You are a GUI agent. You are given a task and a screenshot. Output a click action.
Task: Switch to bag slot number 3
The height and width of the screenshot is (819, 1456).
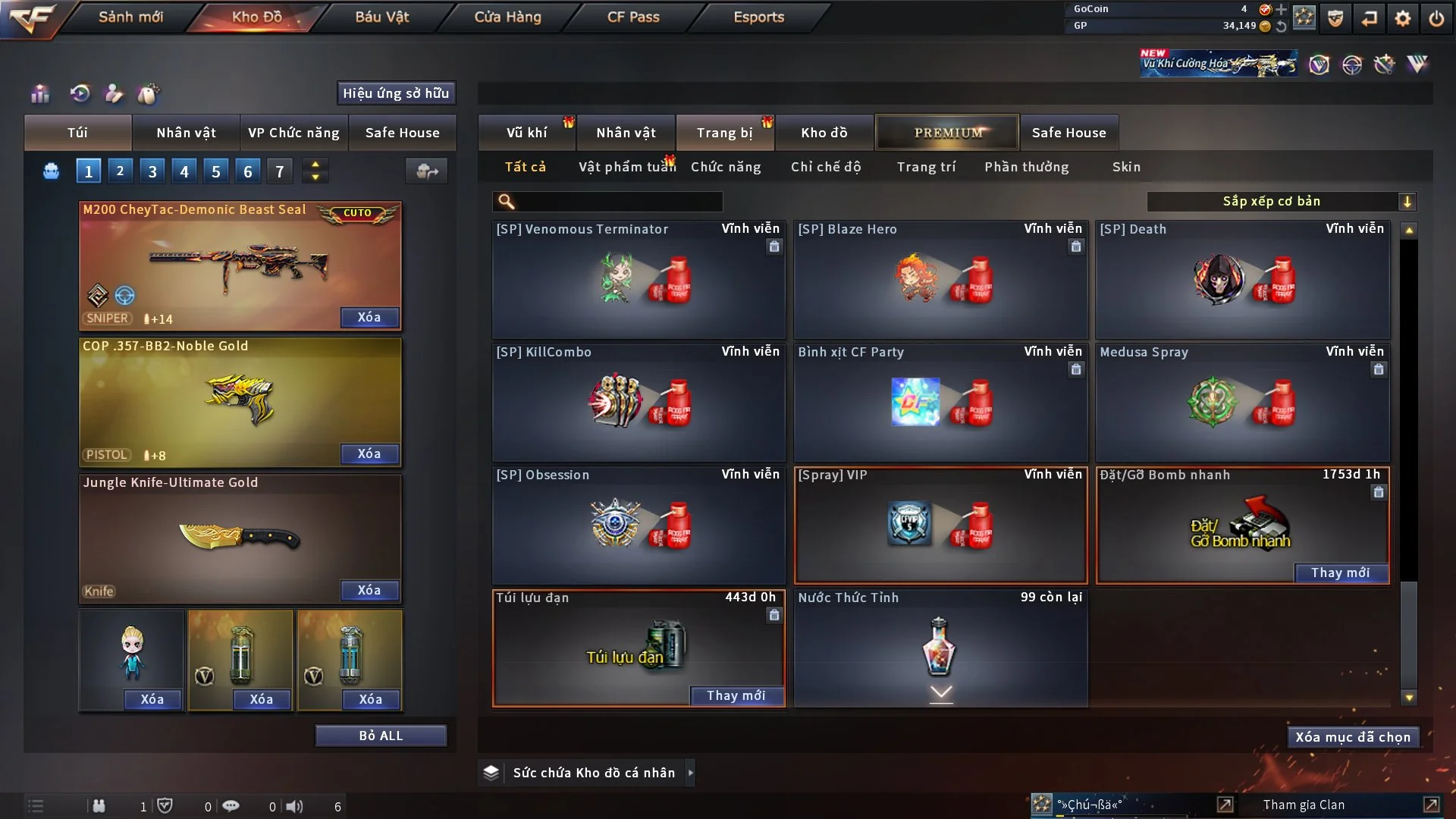coord(152,171)
